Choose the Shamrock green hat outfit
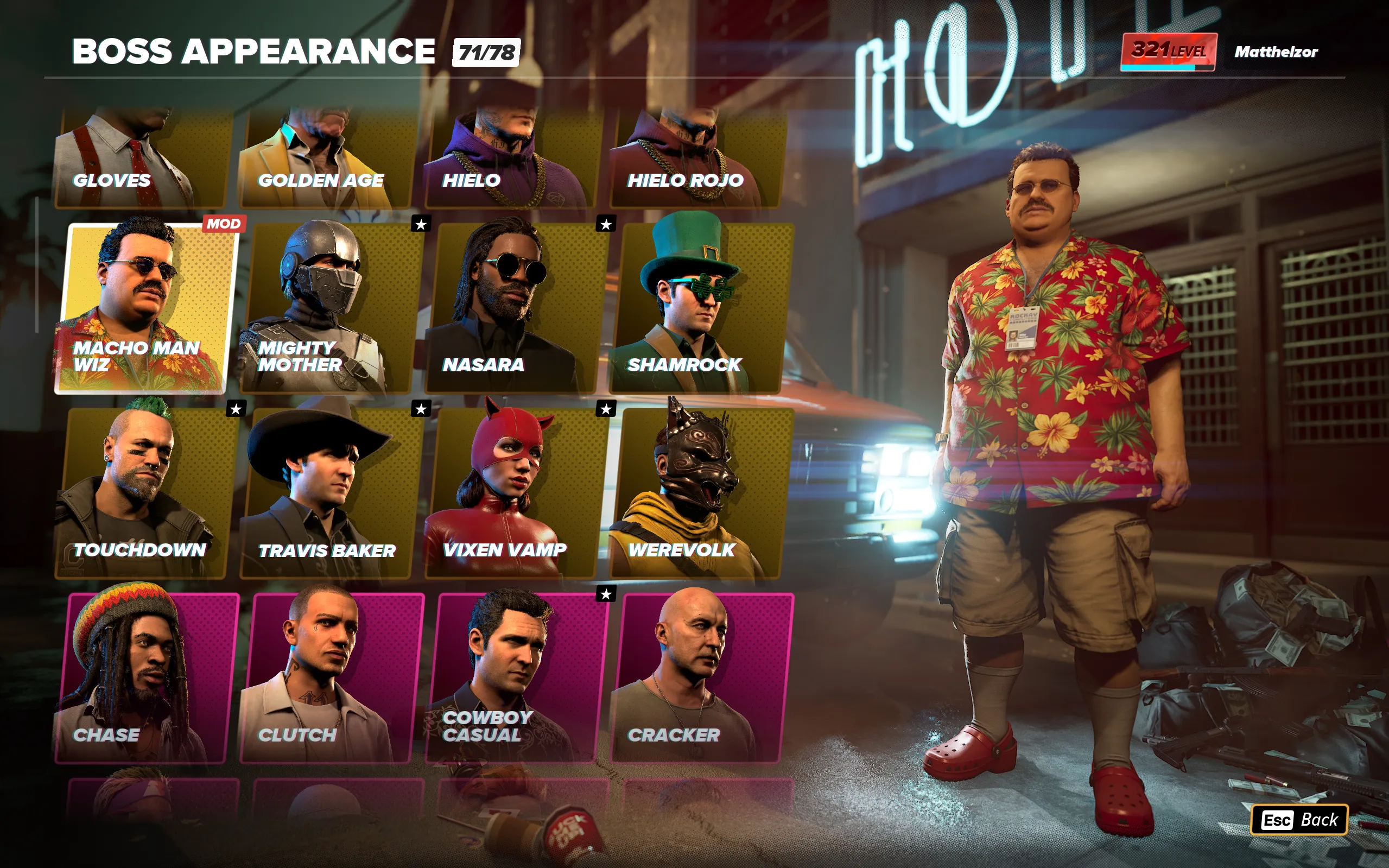Screen dimensions: 1389x868 point(701,308)
